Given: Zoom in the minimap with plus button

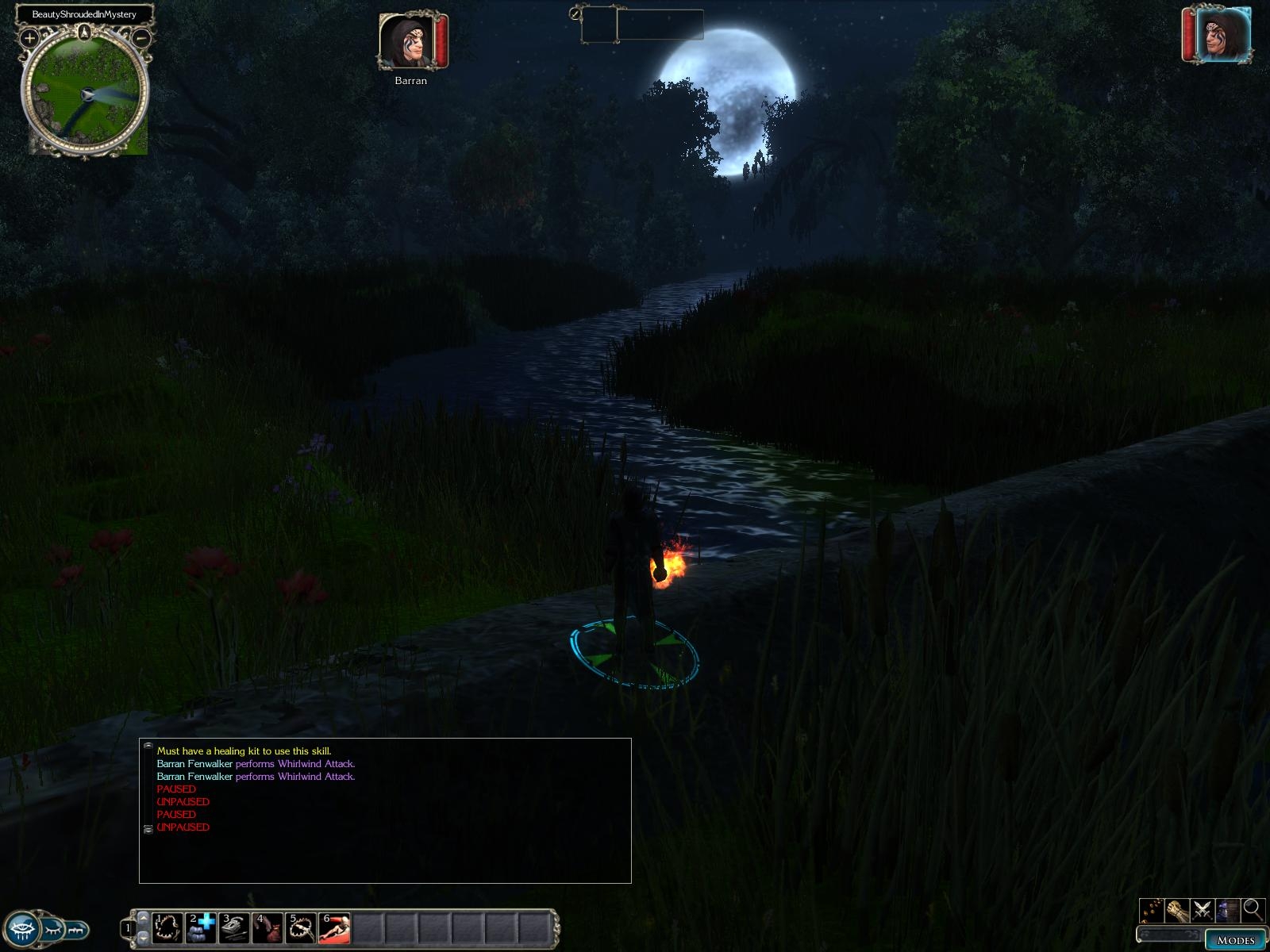Looking at the screenshot, I should [x=29, y=37].
